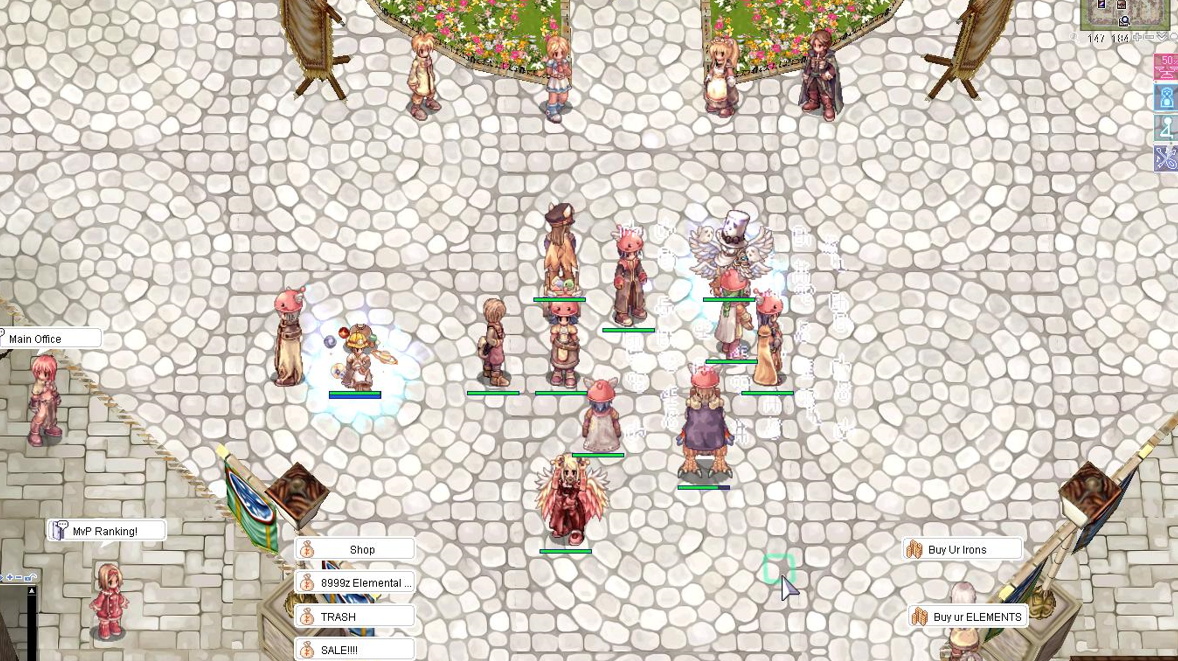Zoom out the minimap with minus button

point(1149,38)
